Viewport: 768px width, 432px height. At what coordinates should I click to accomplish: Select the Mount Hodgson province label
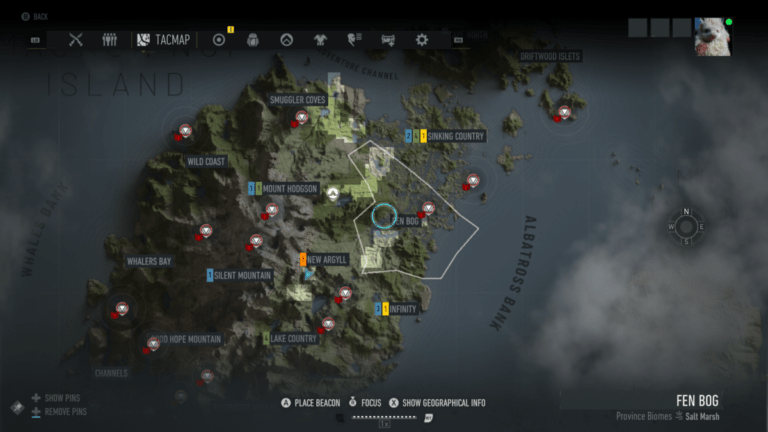click(290, 188)
